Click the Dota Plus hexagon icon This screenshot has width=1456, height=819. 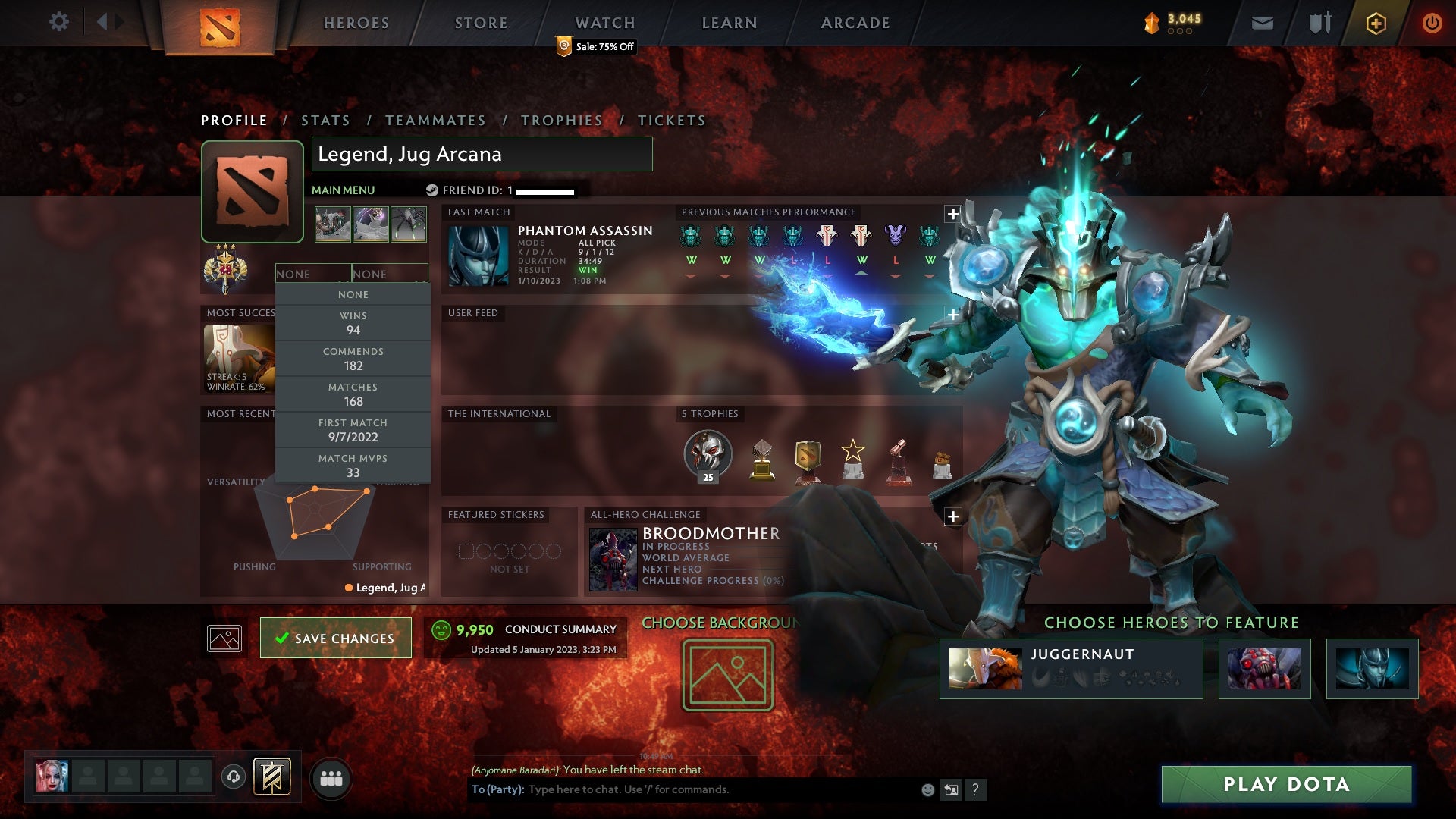pos(1376,23)
